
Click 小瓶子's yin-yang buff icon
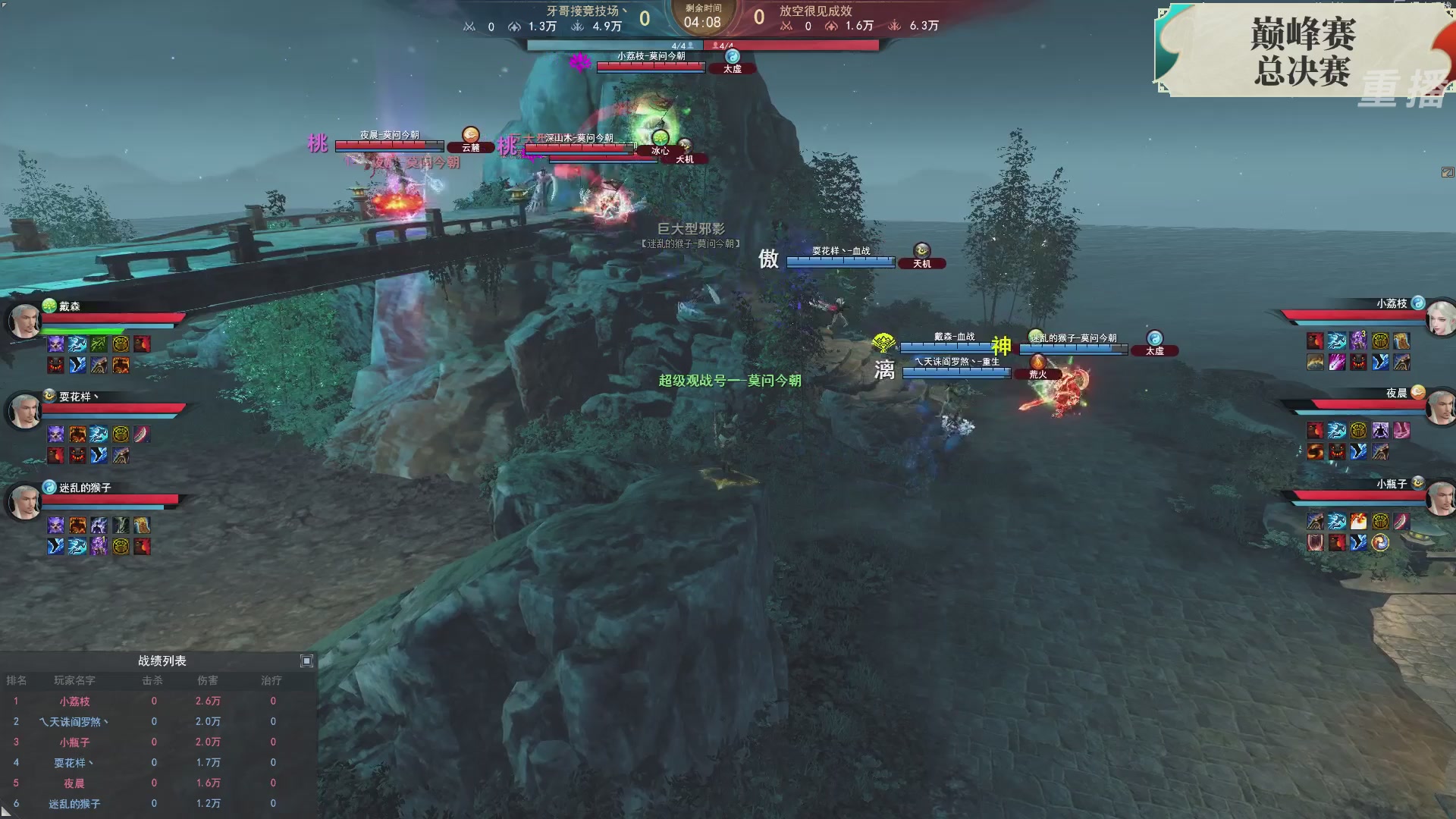(x=1379, y=542)
